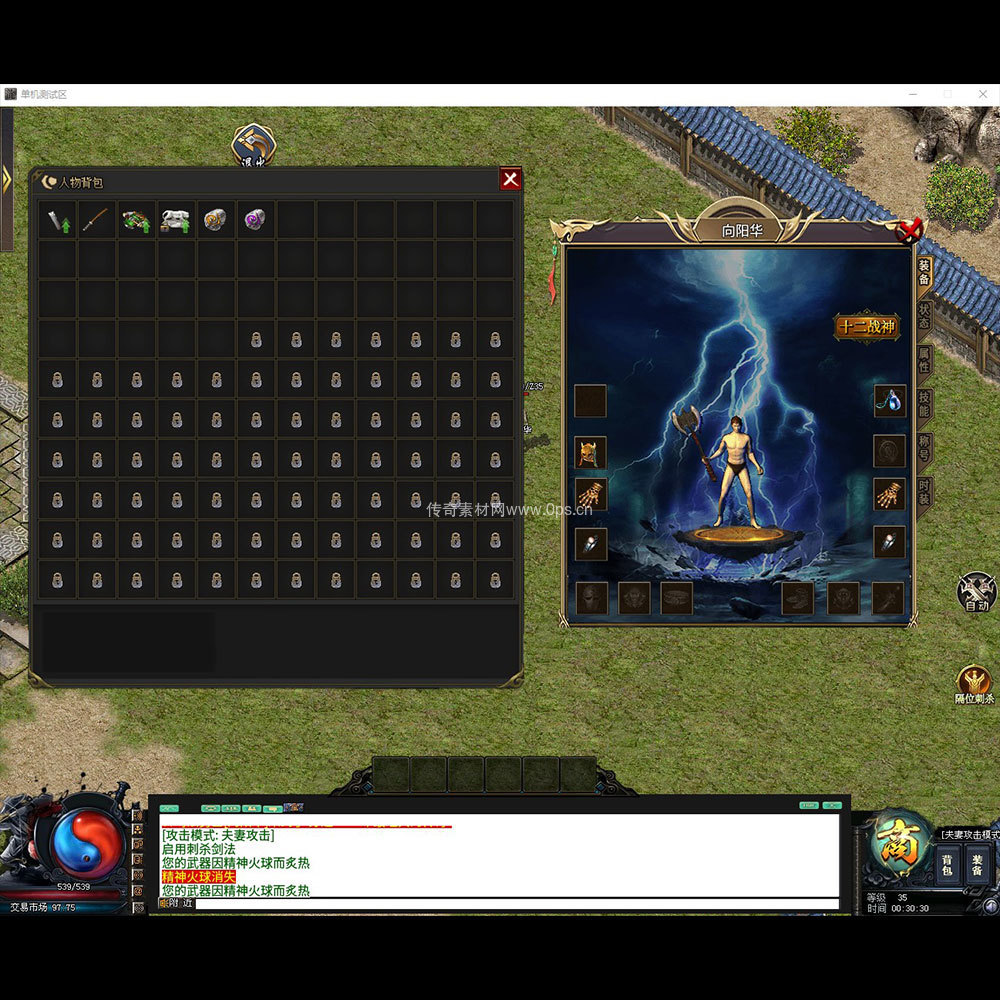Select the orange spiral stone item
This screenshot has width=1000, height=1000.
216,220
